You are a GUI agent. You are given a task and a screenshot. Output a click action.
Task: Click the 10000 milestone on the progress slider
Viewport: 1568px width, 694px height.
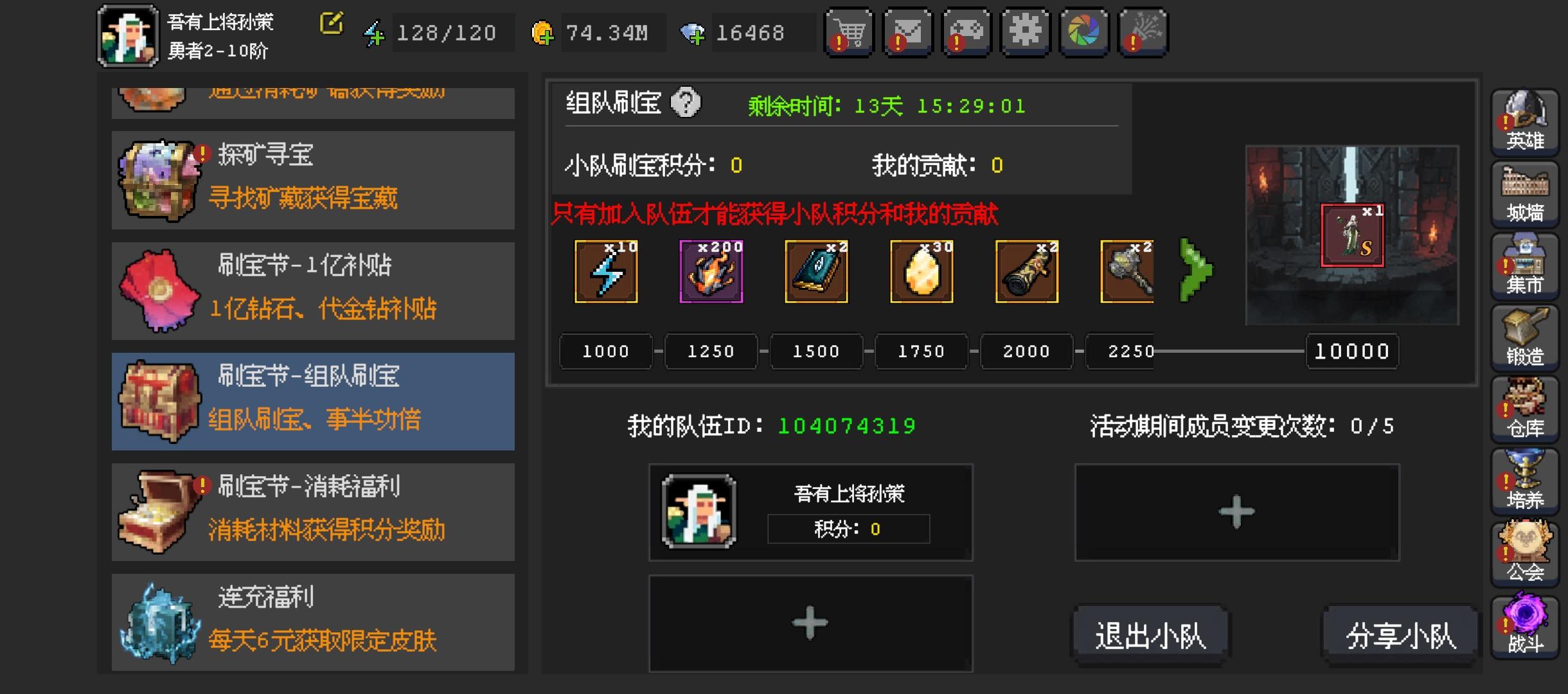tap(1351, 351)
